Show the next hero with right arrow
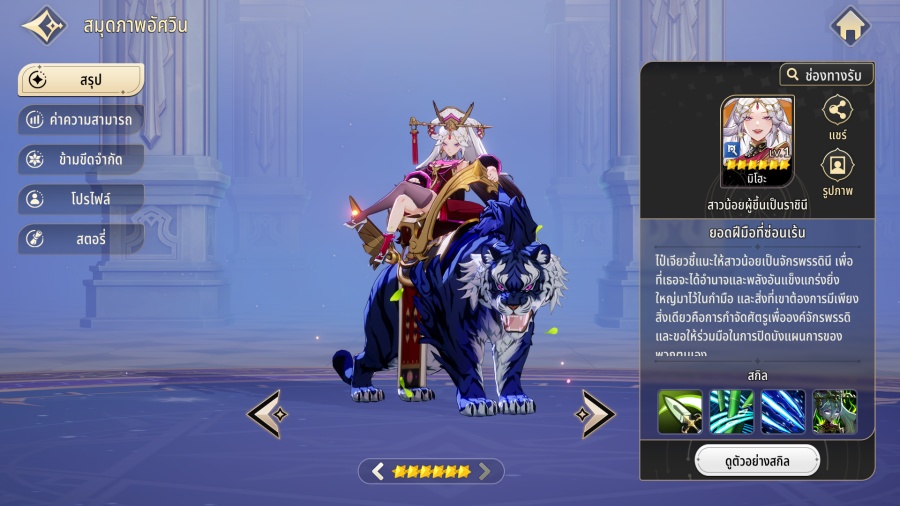 click(x=597, y=413)
